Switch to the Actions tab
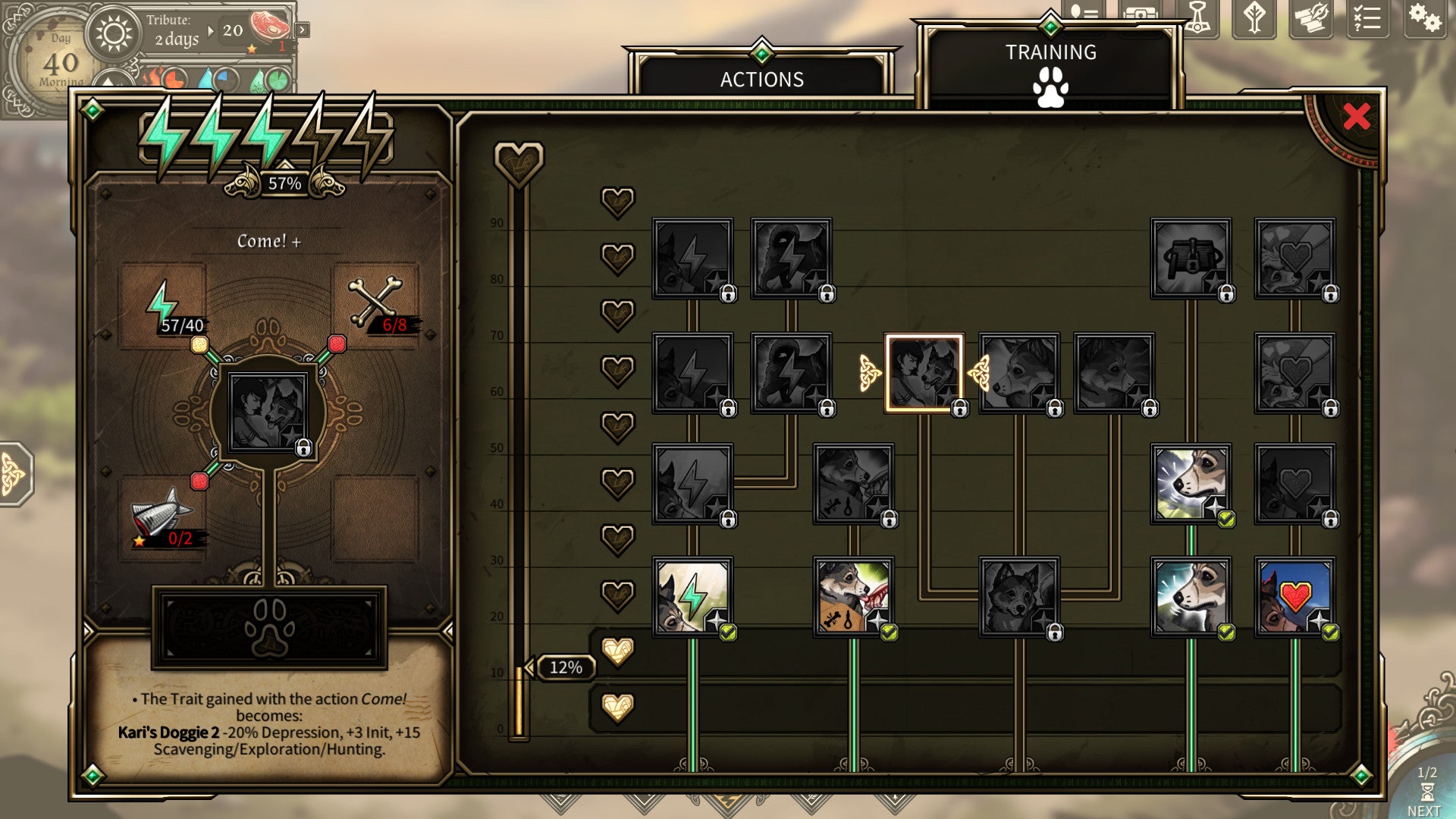This screenshot has width=1456, height=819. (x=761, y=79)
